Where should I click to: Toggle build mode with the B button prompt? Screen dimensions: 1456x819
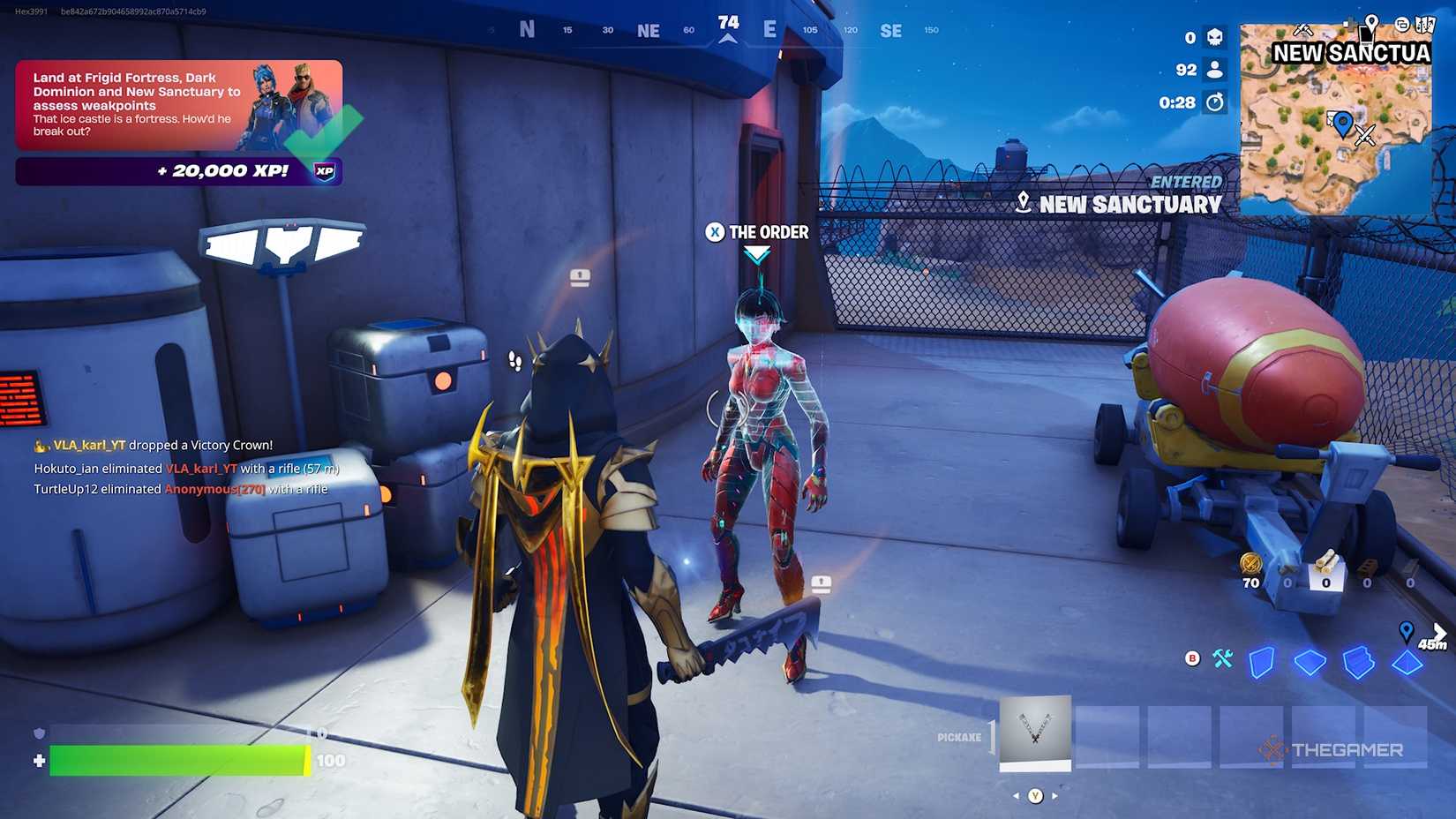[x=1192, y=658]
